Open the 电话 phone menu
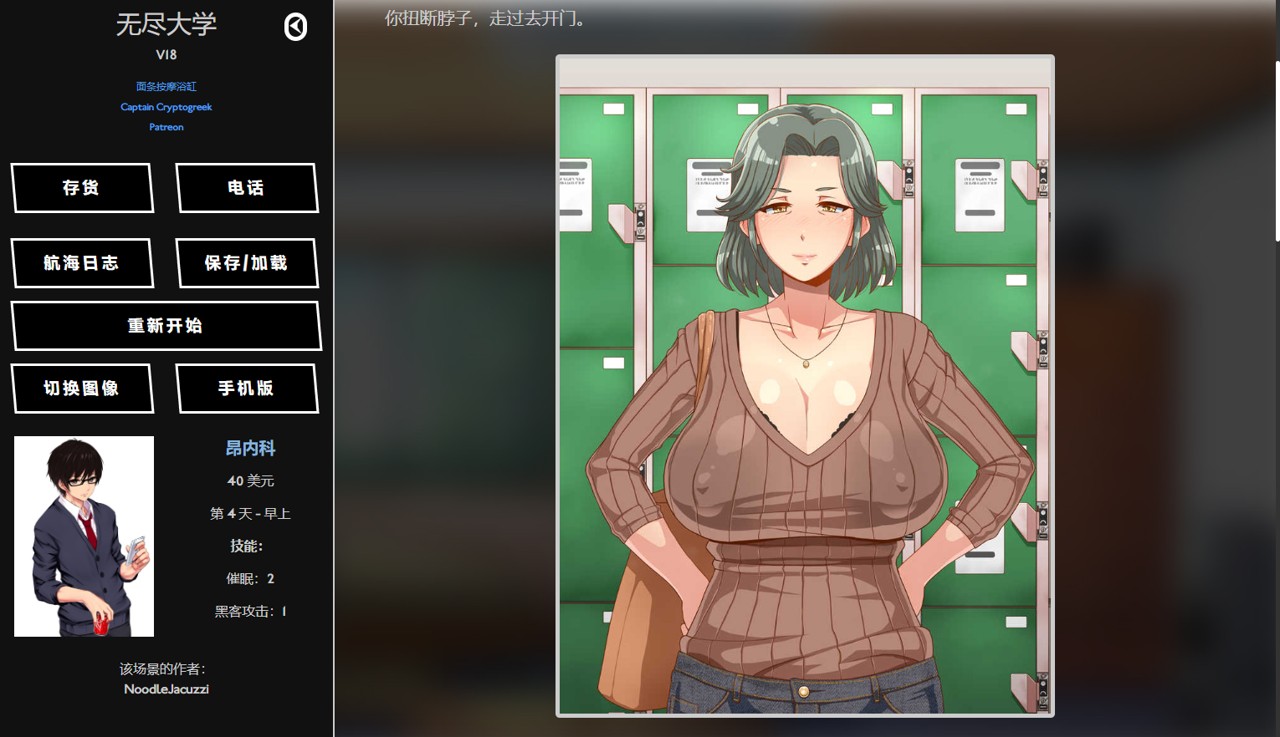Viewport: 1280px width, 737px height. [246, 188]
